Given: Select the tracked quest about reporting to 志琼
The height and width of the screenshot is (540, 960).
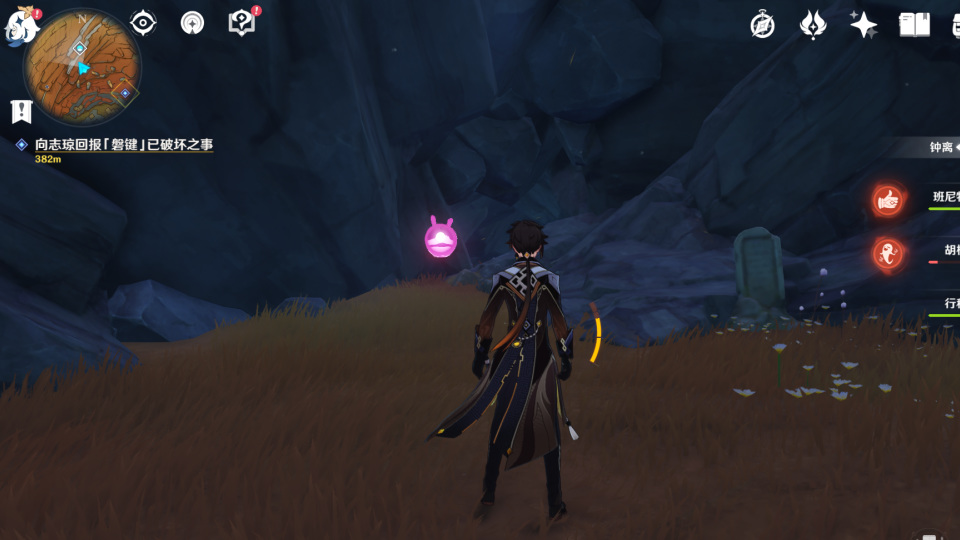Looking at the screenshot, I should [x=123, y=145].
